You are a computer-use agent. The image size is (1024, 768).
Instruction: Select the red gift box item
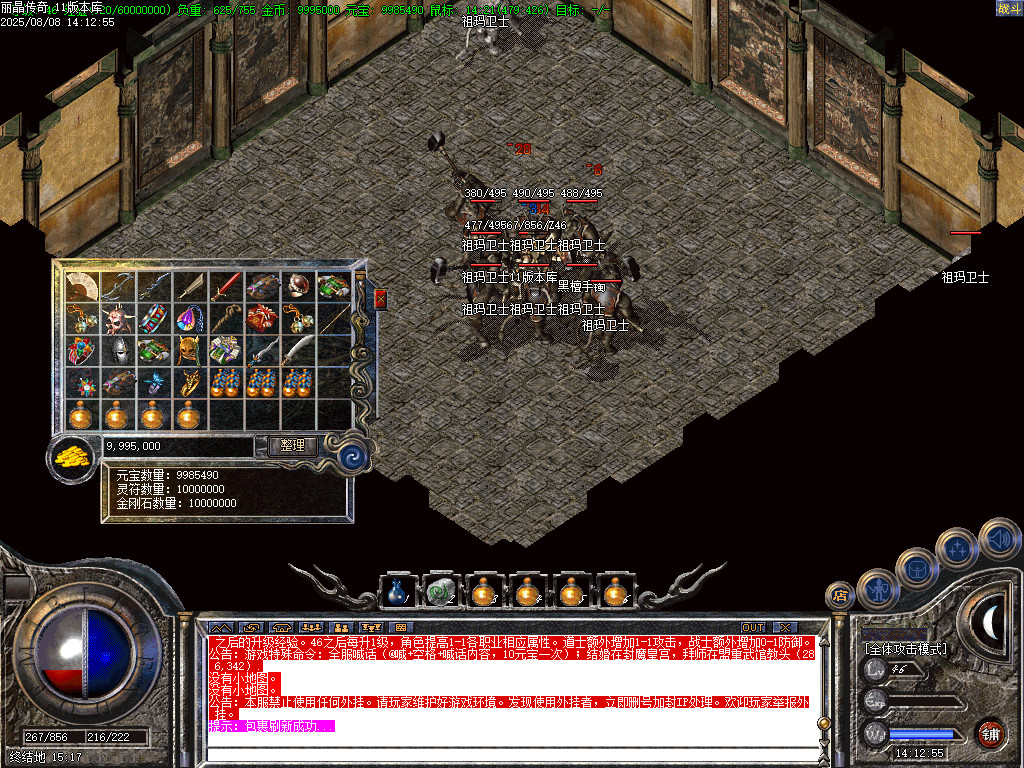click(262, 320)
